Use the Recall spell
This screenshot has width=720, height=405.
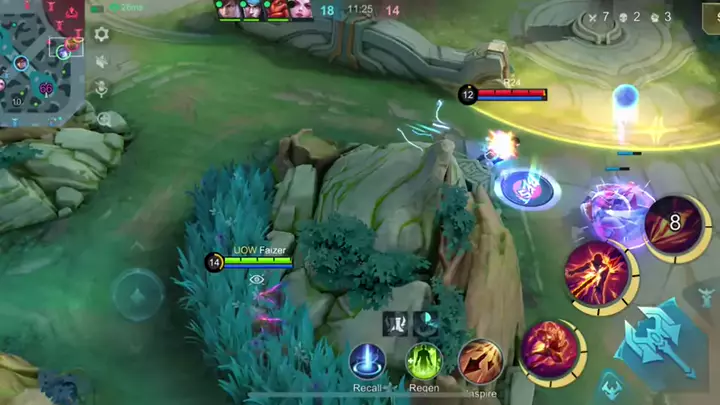pyautogui.click(x=368, y=361)
